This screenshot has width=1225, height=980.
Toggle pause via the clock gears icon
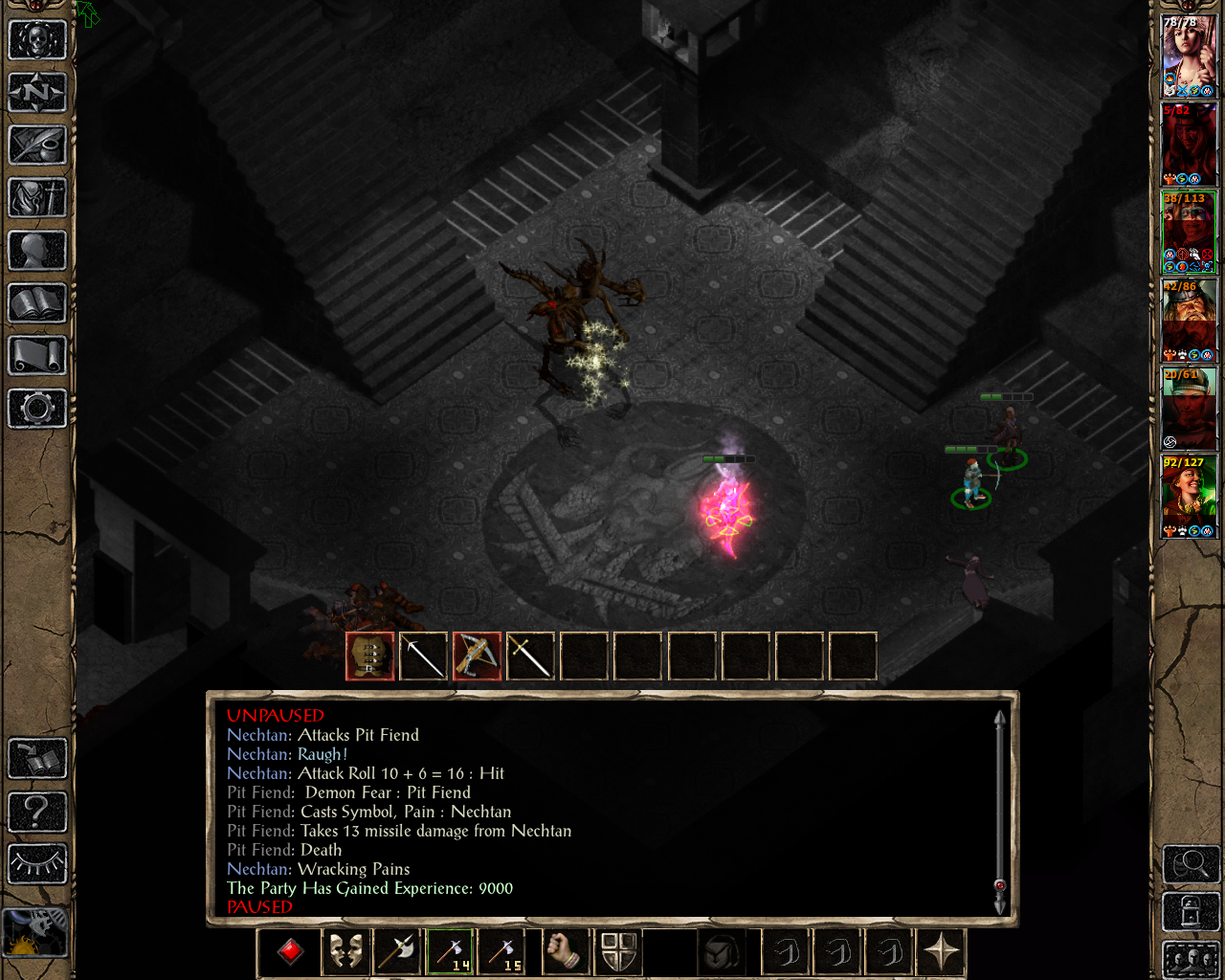point(36,932)
